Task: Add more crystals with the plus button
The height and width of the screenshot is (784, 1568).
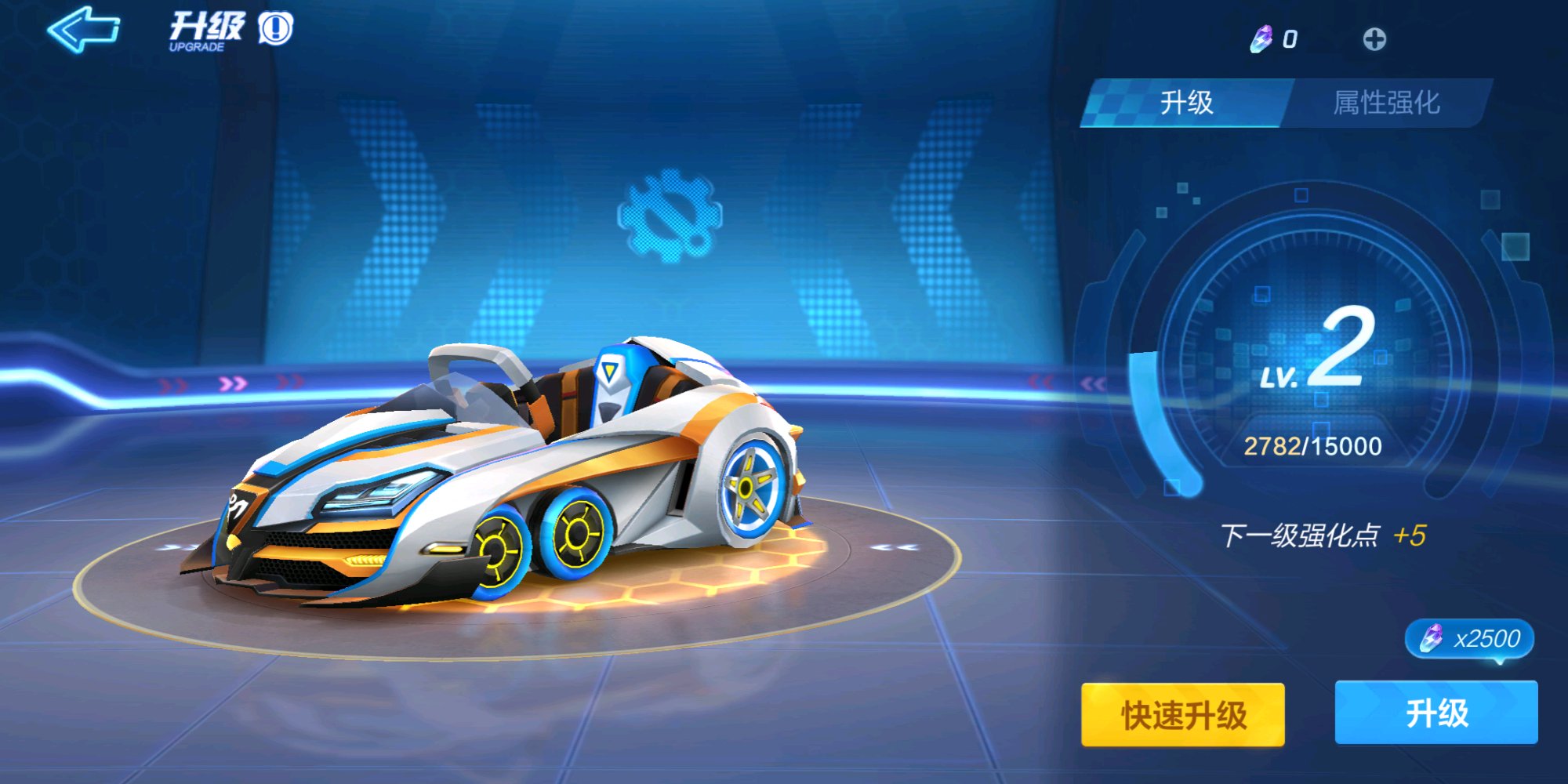Action: coord(1374,39)
